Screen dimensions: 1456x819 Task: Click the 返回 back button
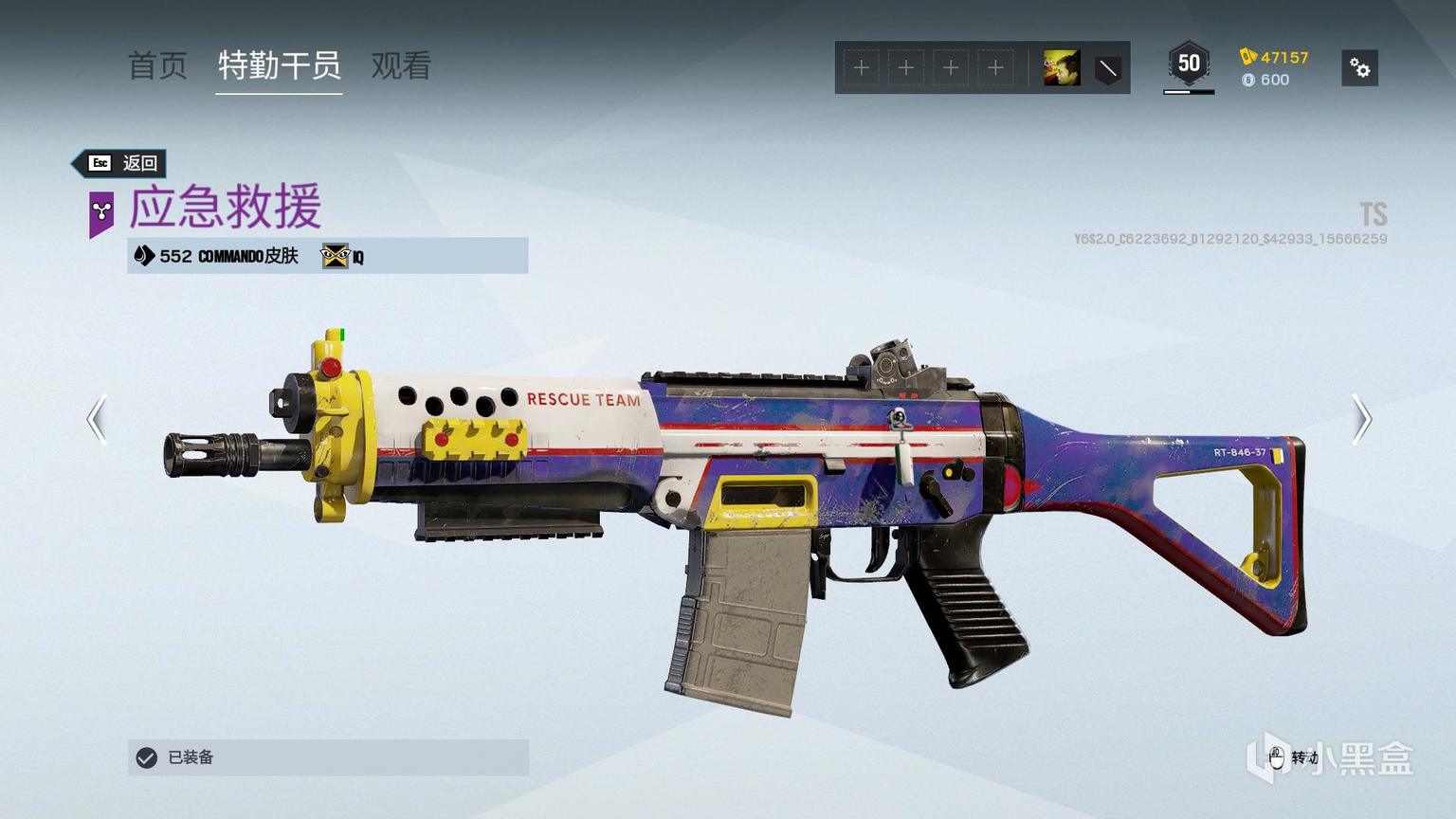click(121, 163)
